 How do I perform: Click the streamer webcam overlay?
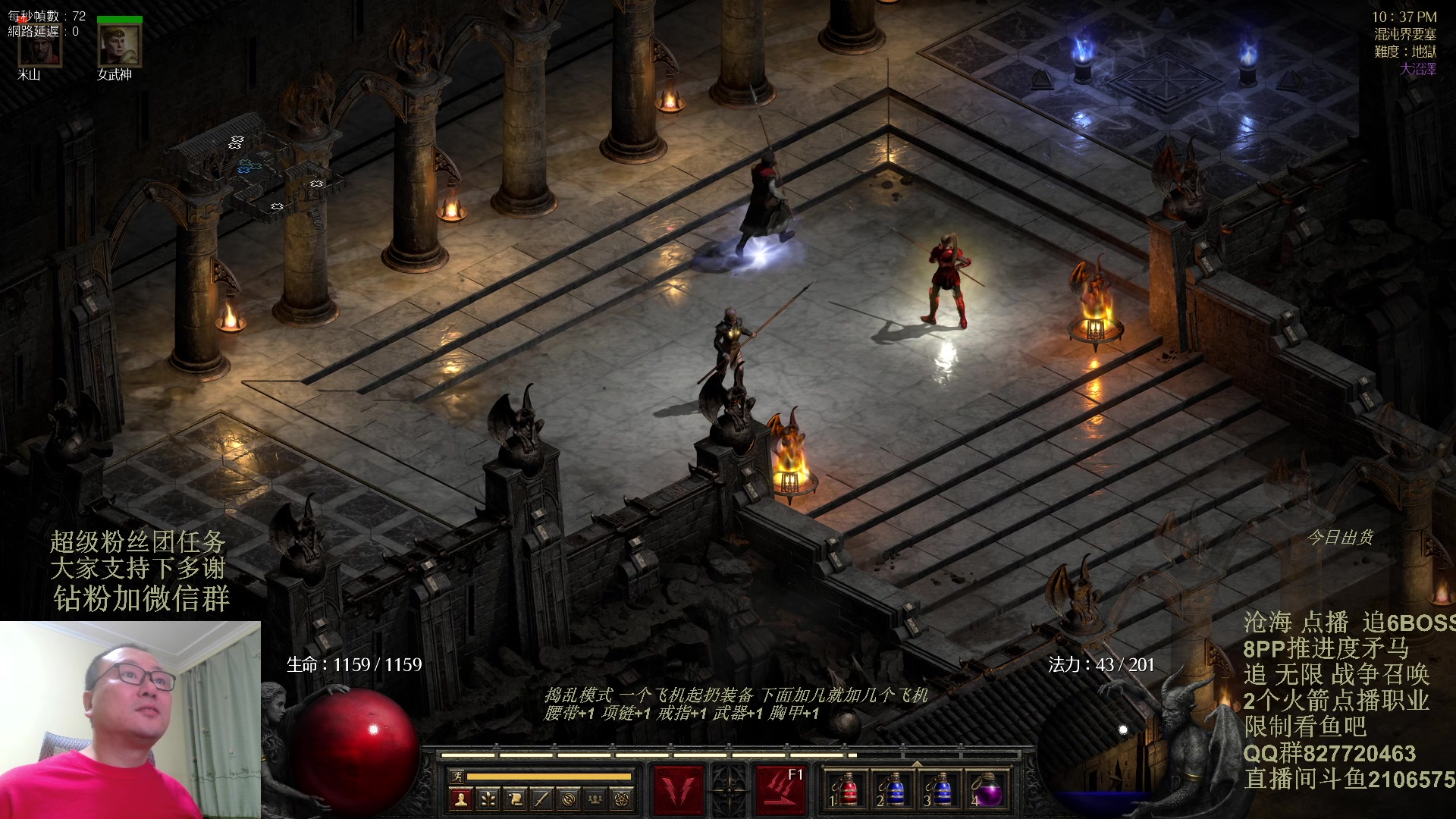tap(130, 720)
